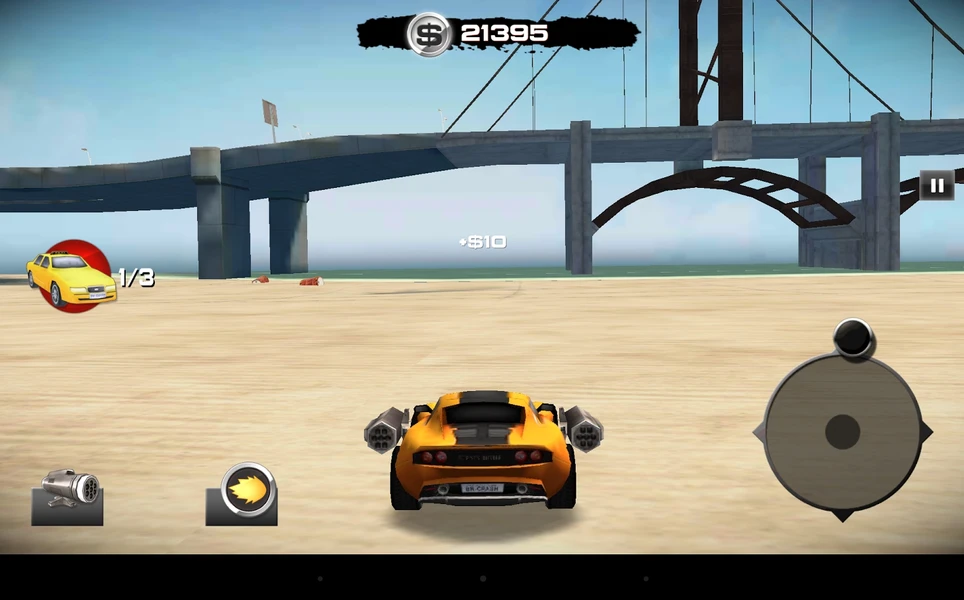964x600 pixels.
Task: Tap the joystick's down arrow to reverse
Action: click(842, 515)
